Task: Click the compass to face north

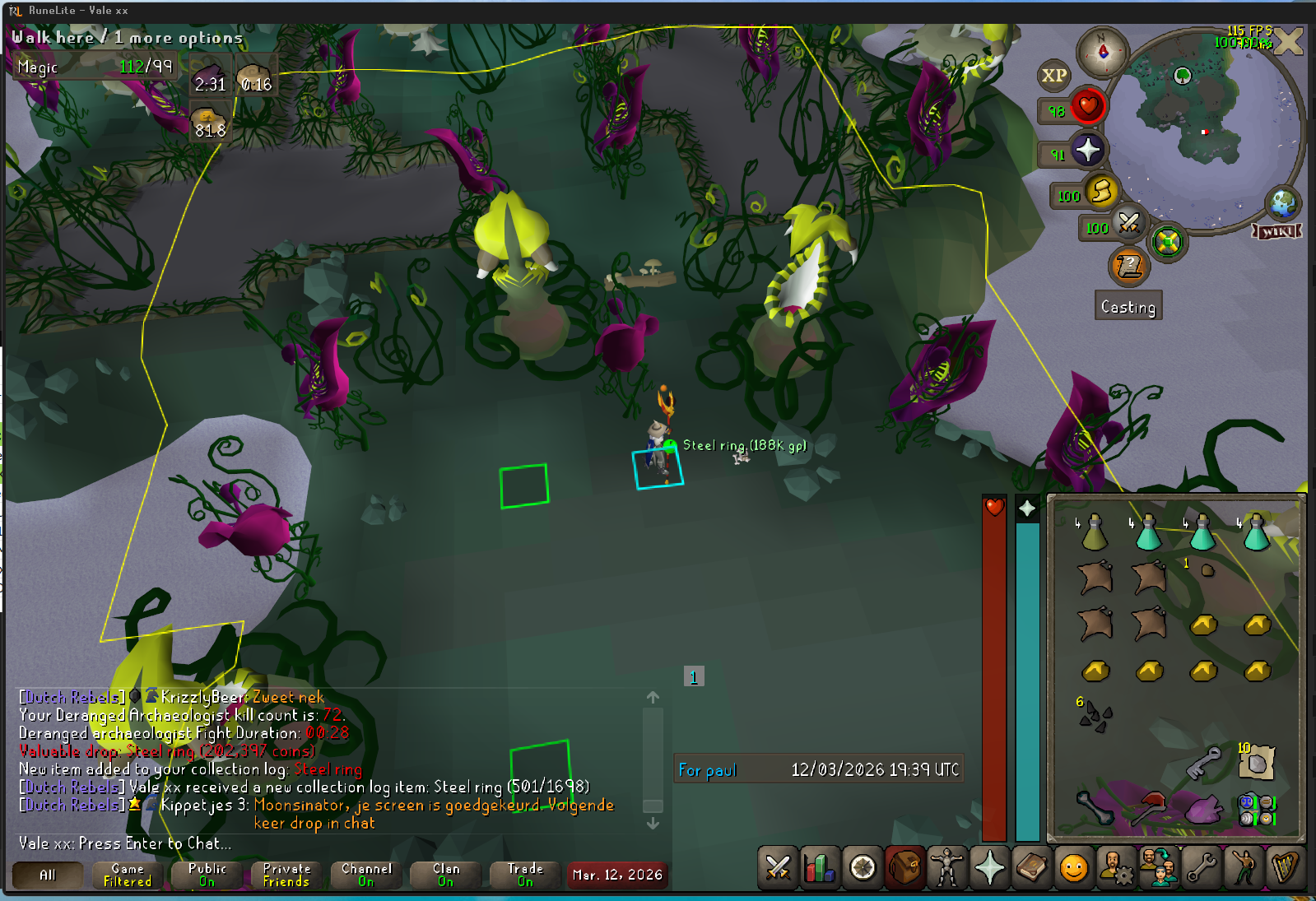Action: pyautogui.click(x=1103, y=52)
